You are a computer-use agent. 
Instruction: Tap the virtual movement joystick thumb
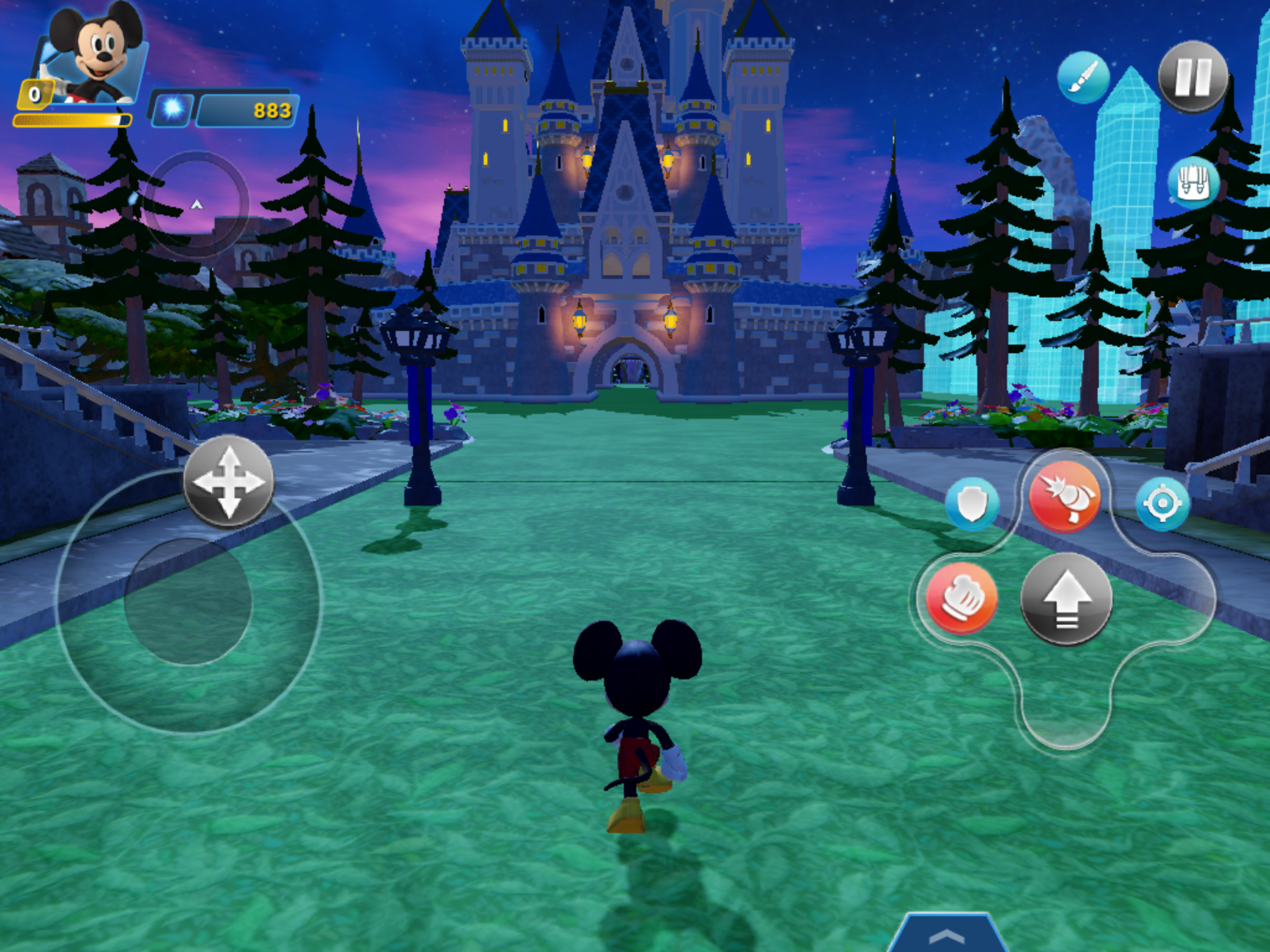189,601
